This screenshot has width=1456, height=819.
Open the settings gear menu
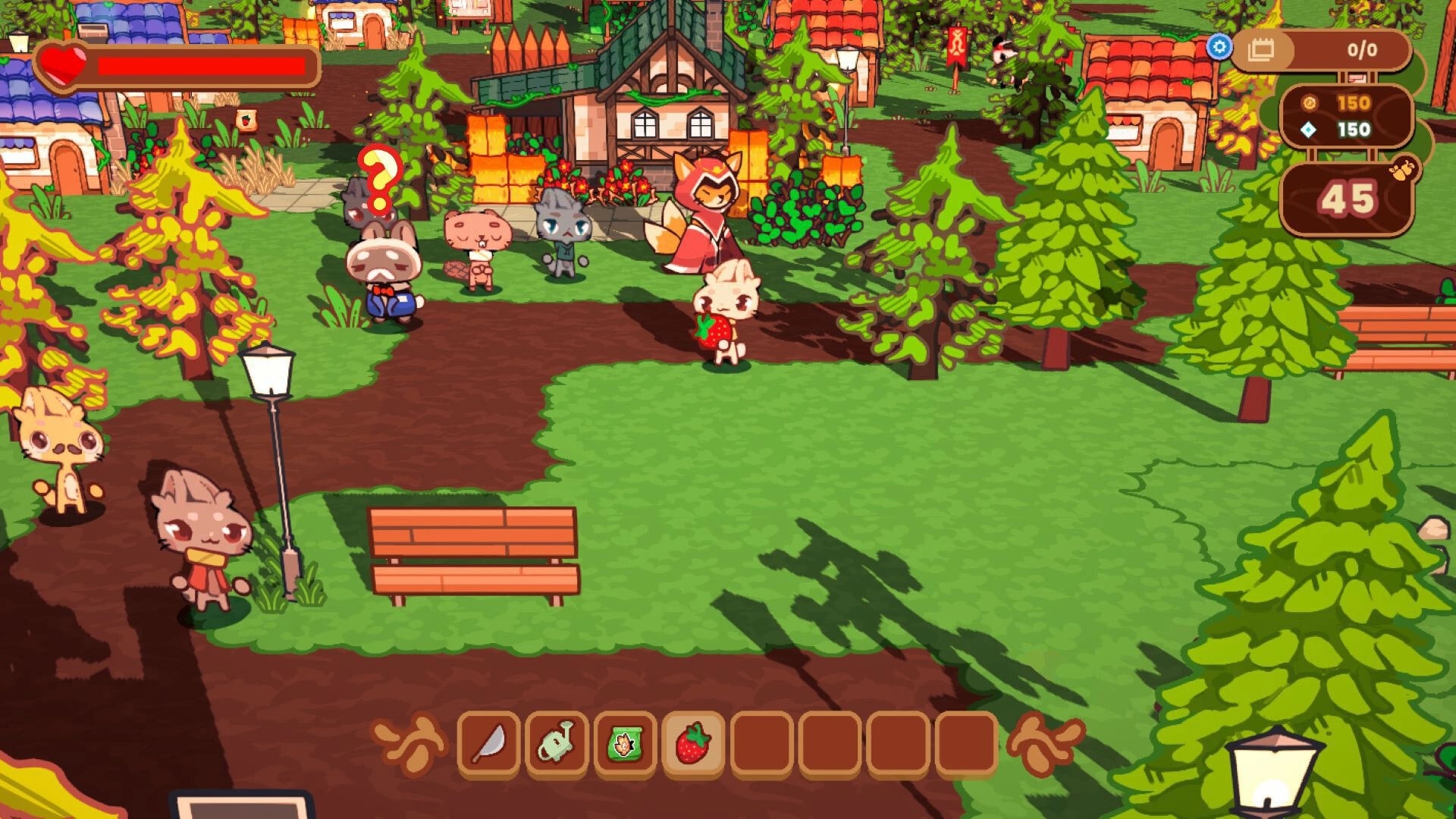coord(1221,47)
